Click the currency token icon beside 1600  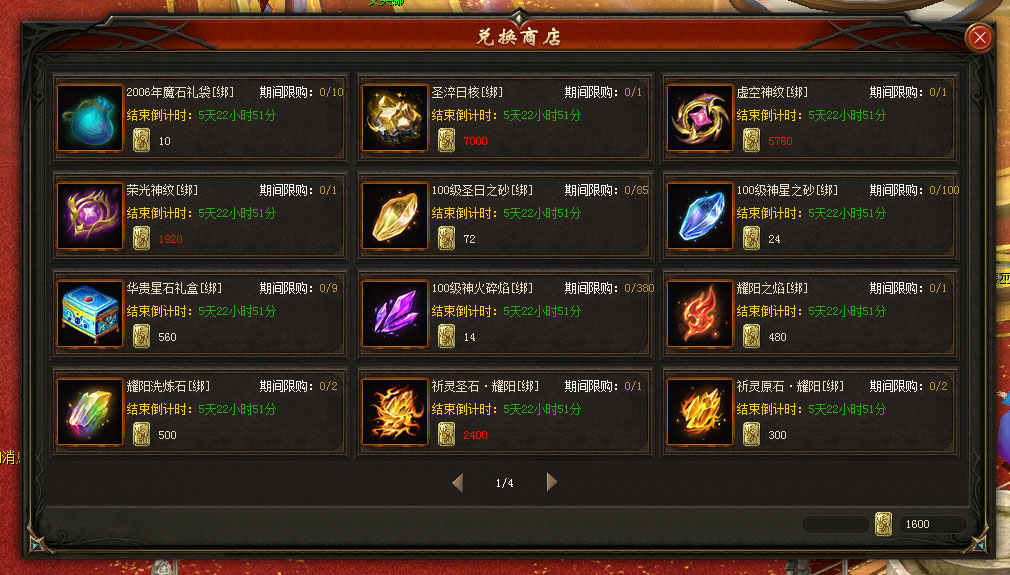(x=883, y=524)
